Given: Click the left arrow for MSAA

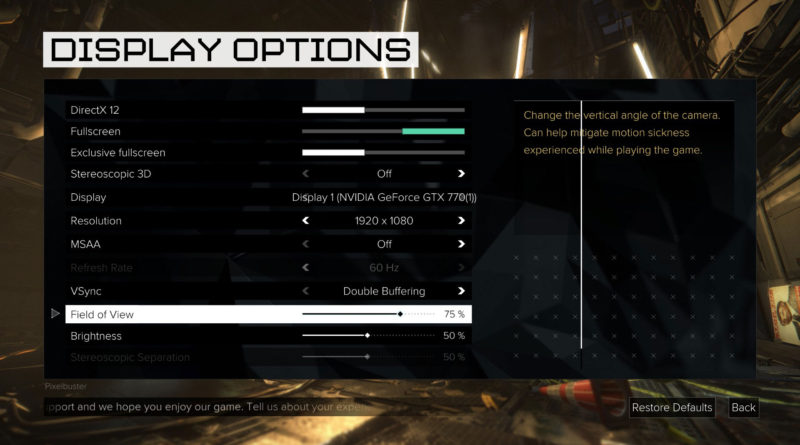Looking at the screenshot, I should pyautogui.click(x=306, y=244).
